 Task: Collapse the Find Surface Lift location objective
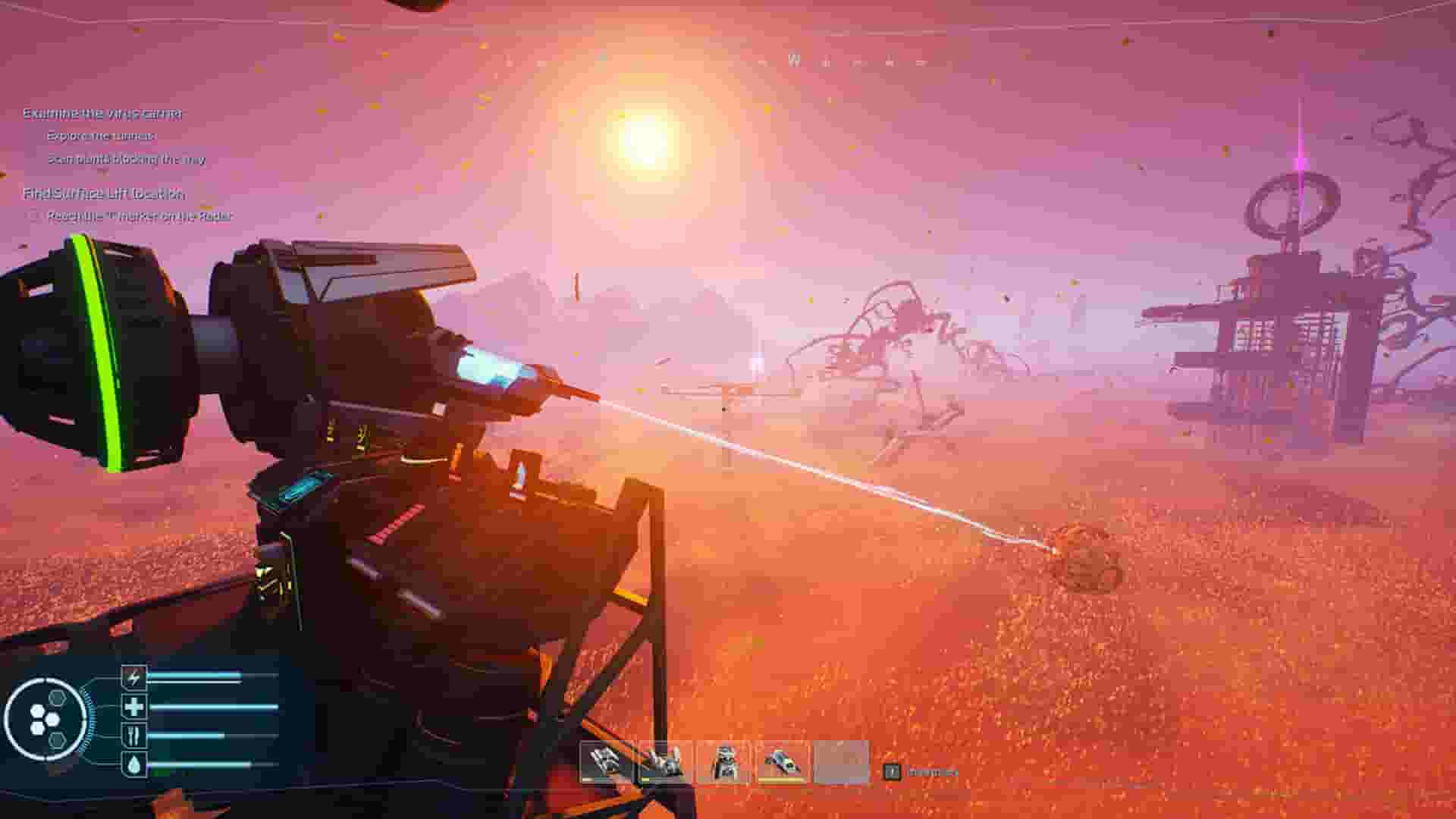(x=106, y=193)
